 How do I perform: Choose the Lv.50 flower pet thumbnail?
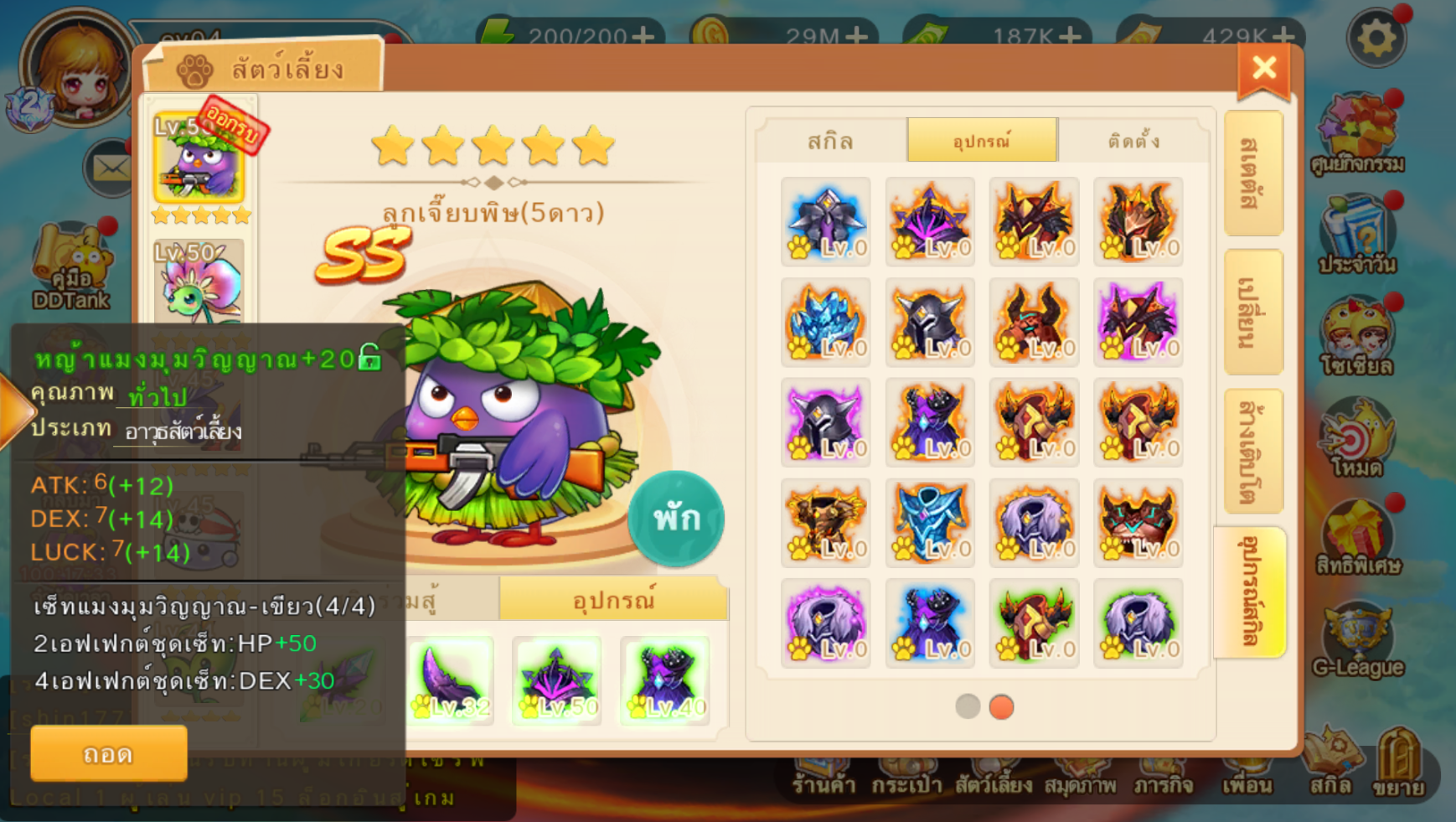[x=199, y=282]
